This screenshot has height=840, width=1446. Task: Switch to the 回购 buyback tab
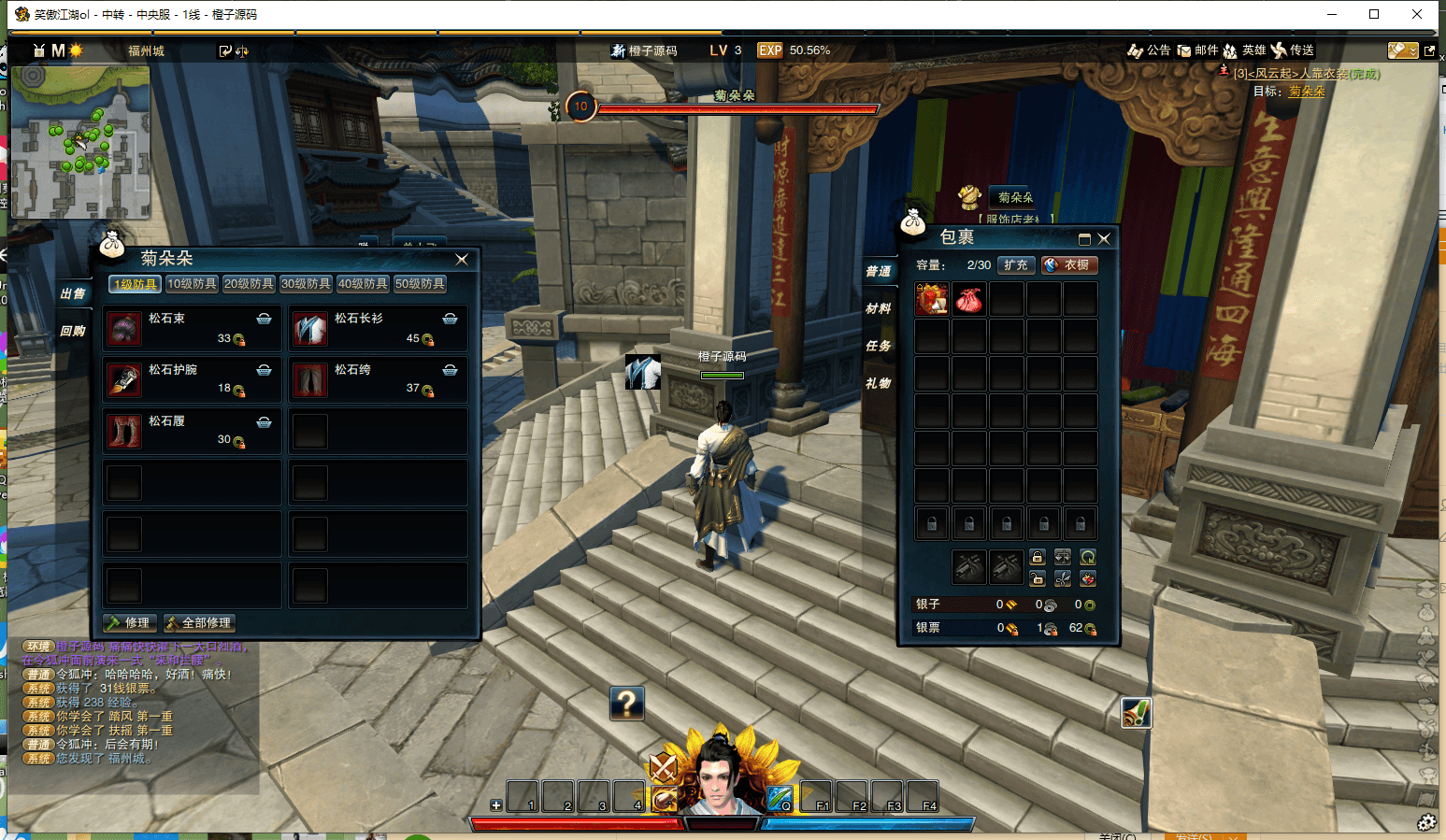[73, 331]
